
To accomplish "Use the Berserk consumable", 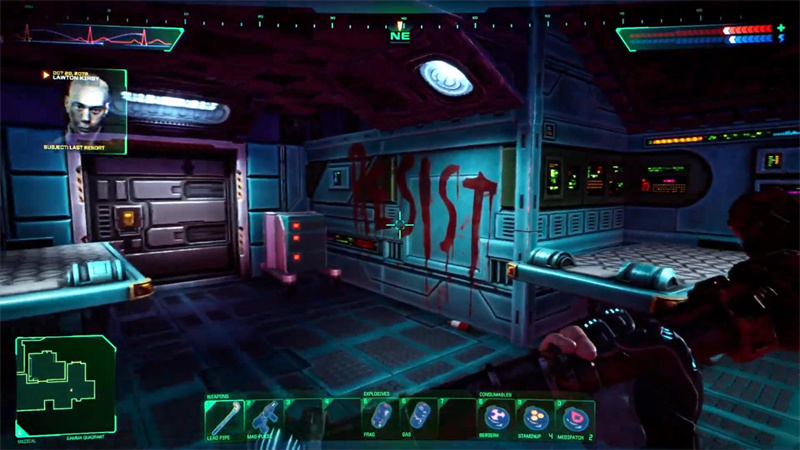I will coord(494,417).
